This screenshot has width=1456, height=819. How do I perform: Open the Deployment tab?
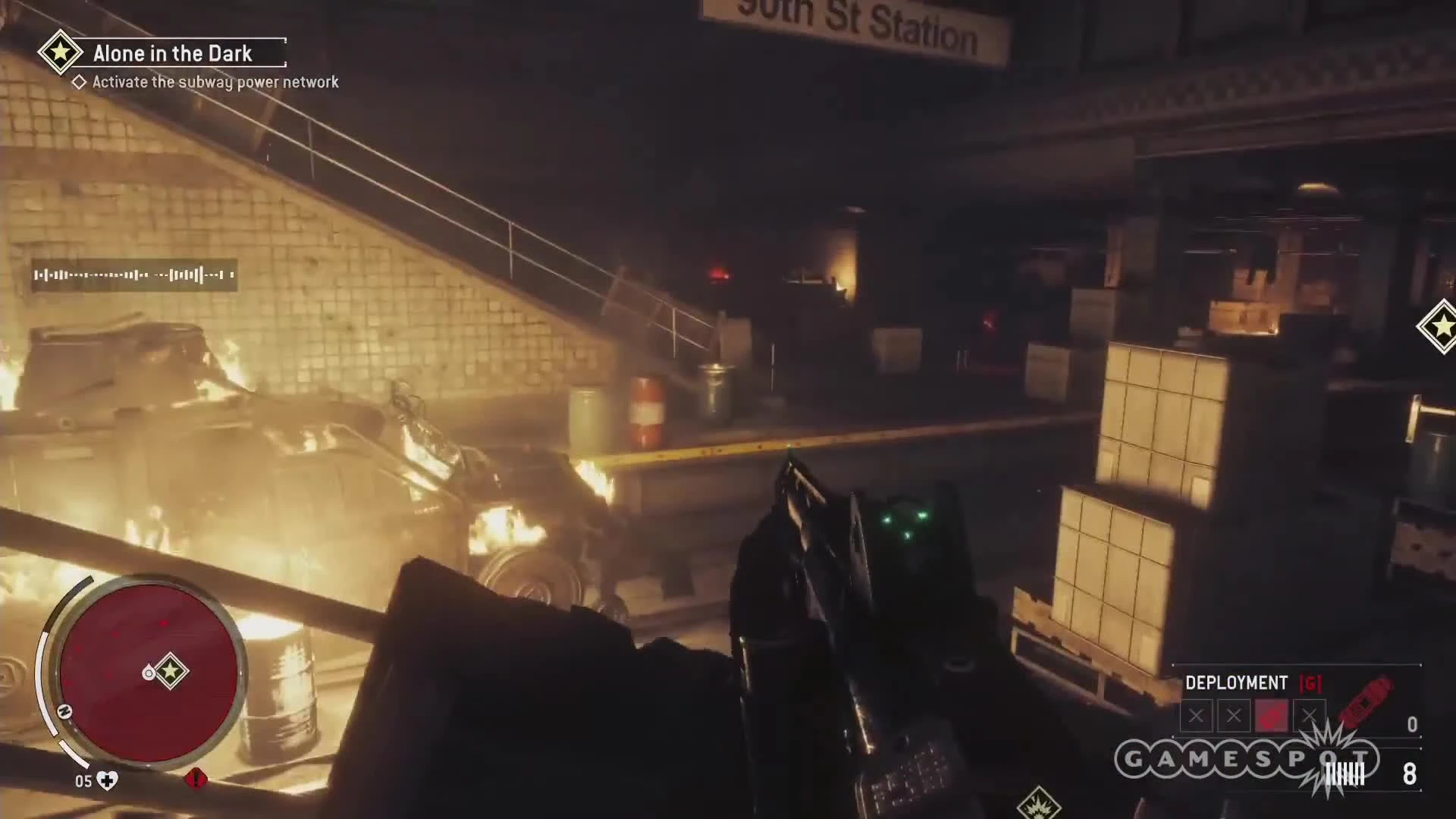(1236, 681)
